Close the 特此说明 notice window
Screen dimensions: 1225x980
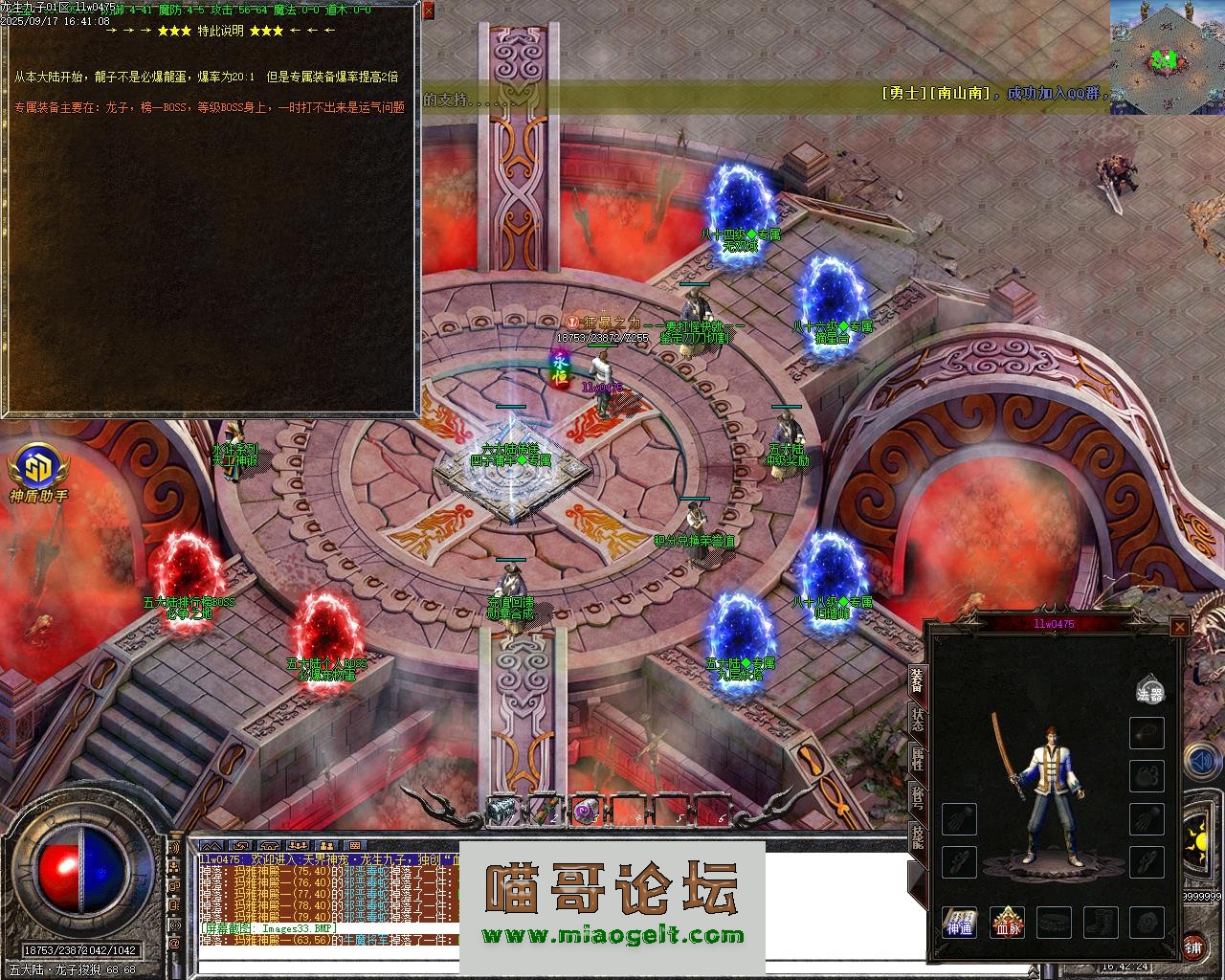[427, 11]
